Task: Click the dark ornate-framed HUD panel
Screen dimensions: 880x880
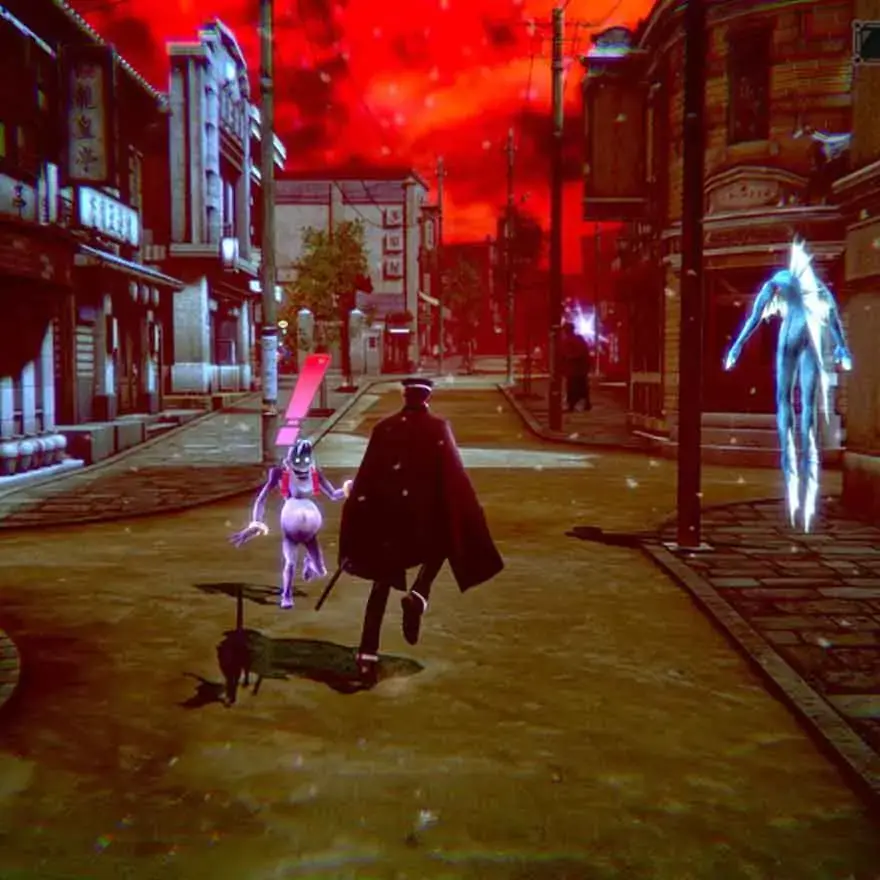Action: (x=867, y=42)
